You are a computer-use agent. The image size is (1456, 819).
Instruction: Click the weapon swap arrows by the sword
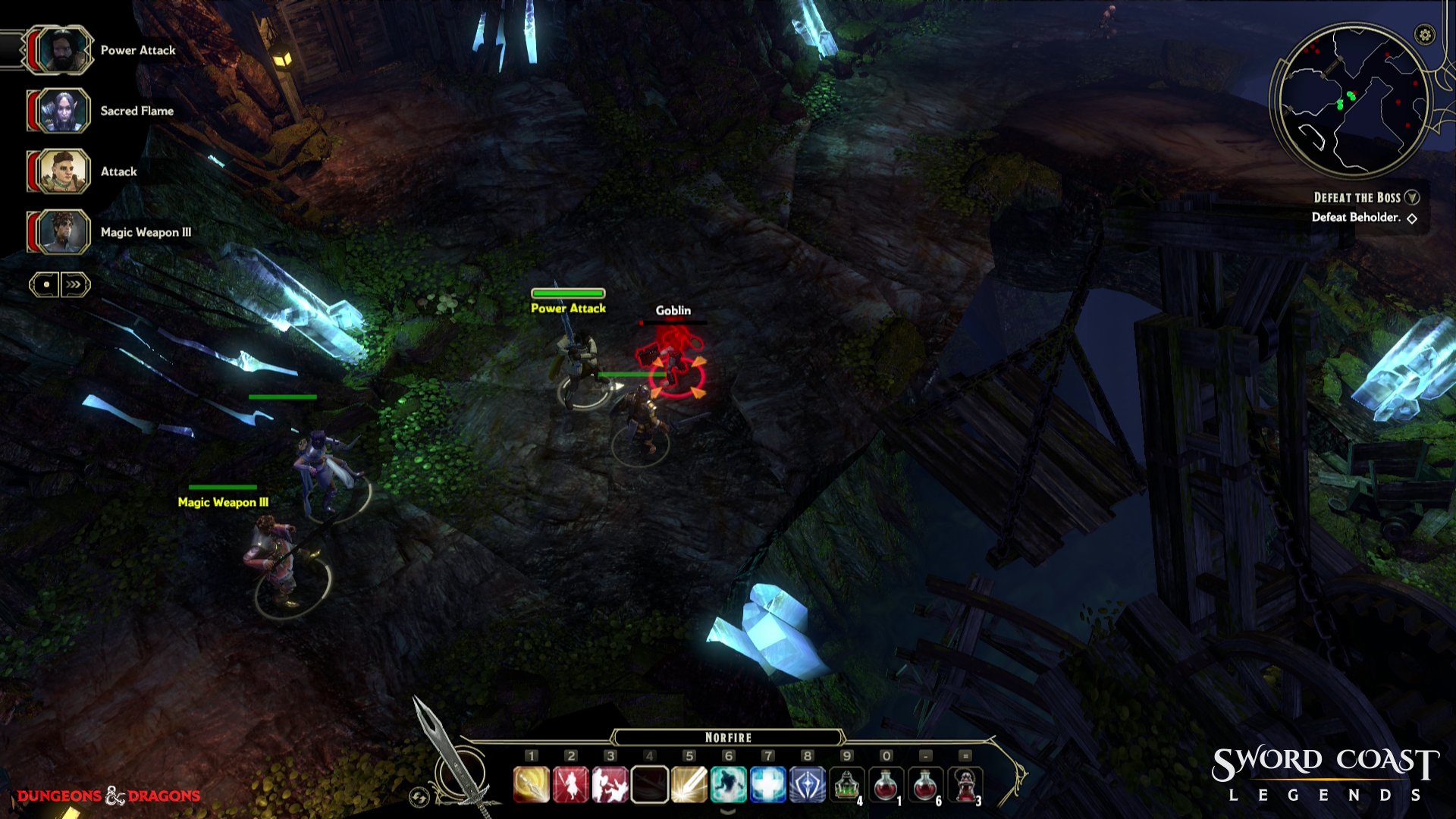(419, 797)
